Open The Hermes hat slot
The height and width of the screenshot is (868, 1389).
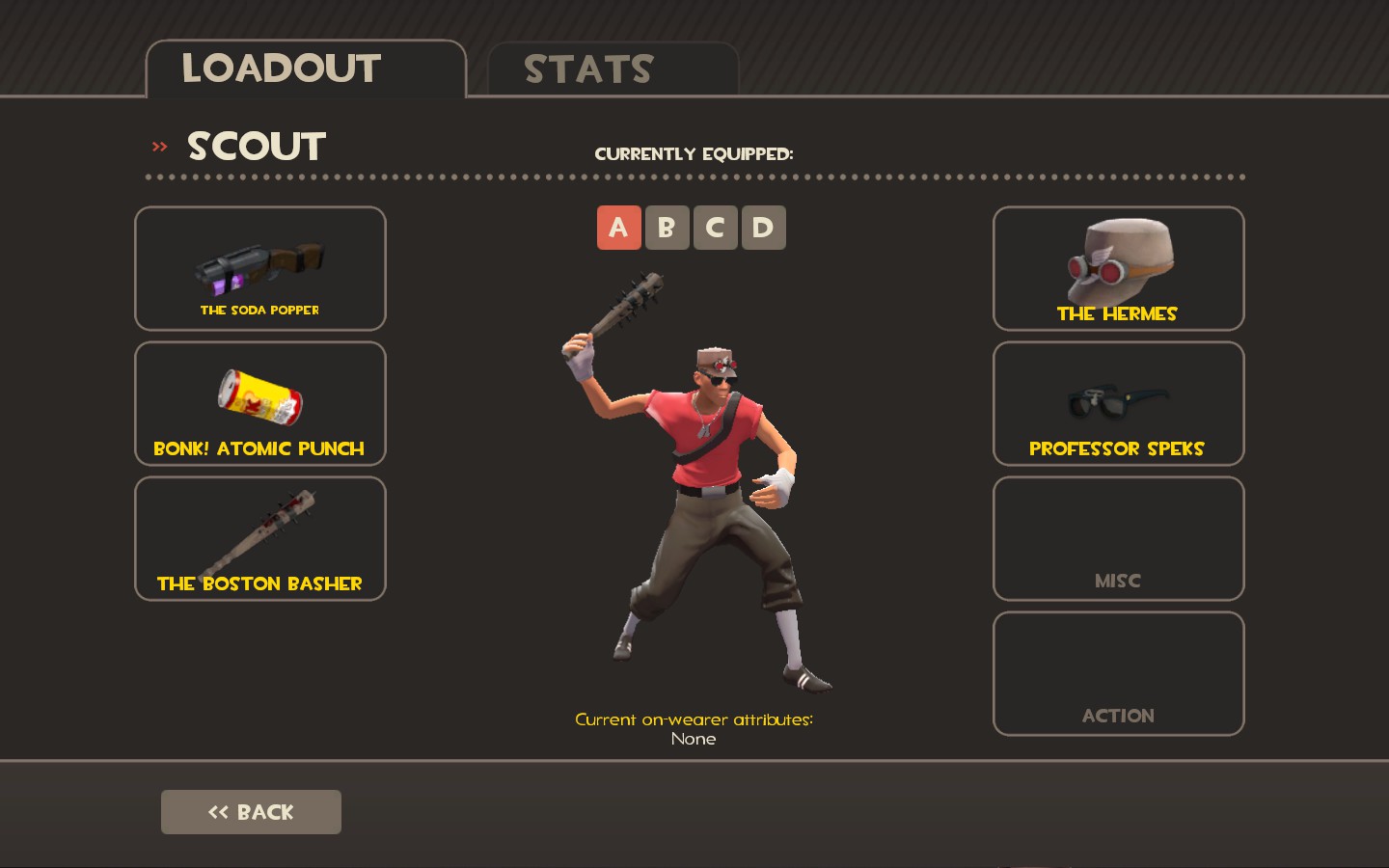click(1118, 269)
